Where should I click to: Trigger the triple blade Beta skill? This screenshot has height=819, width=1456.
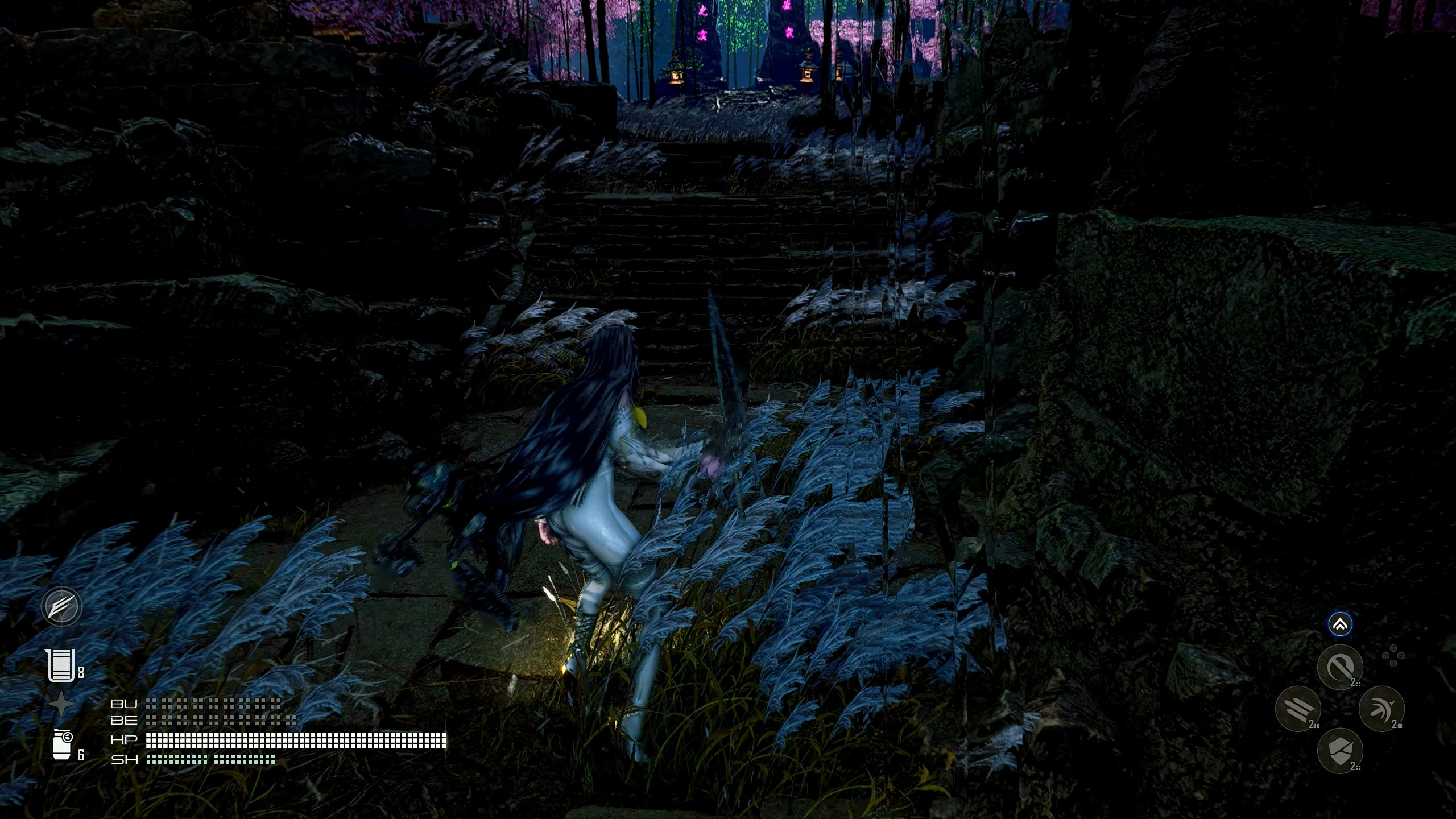[1298, 709]
